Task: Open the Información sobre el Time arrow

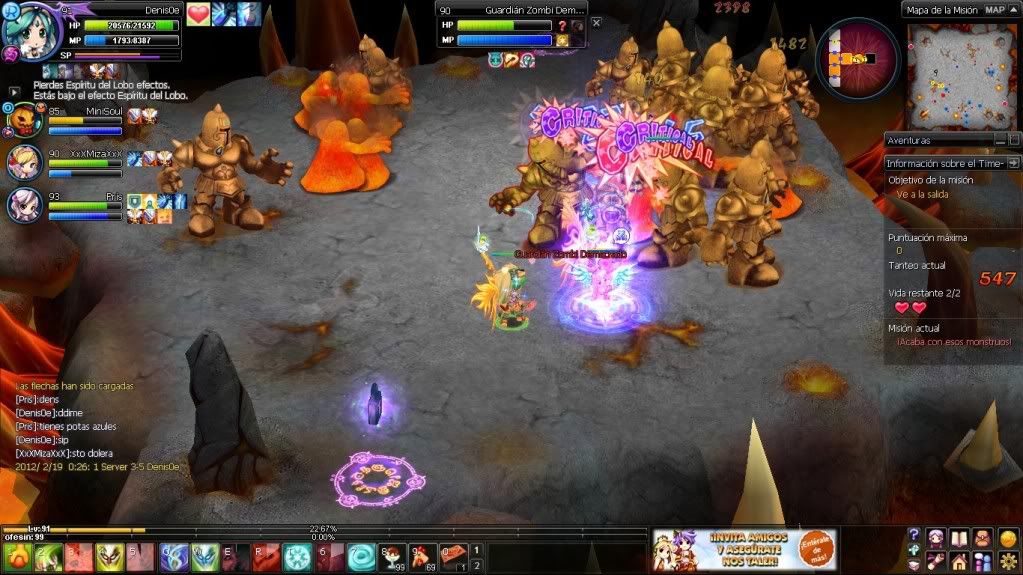Action: 1013,162
